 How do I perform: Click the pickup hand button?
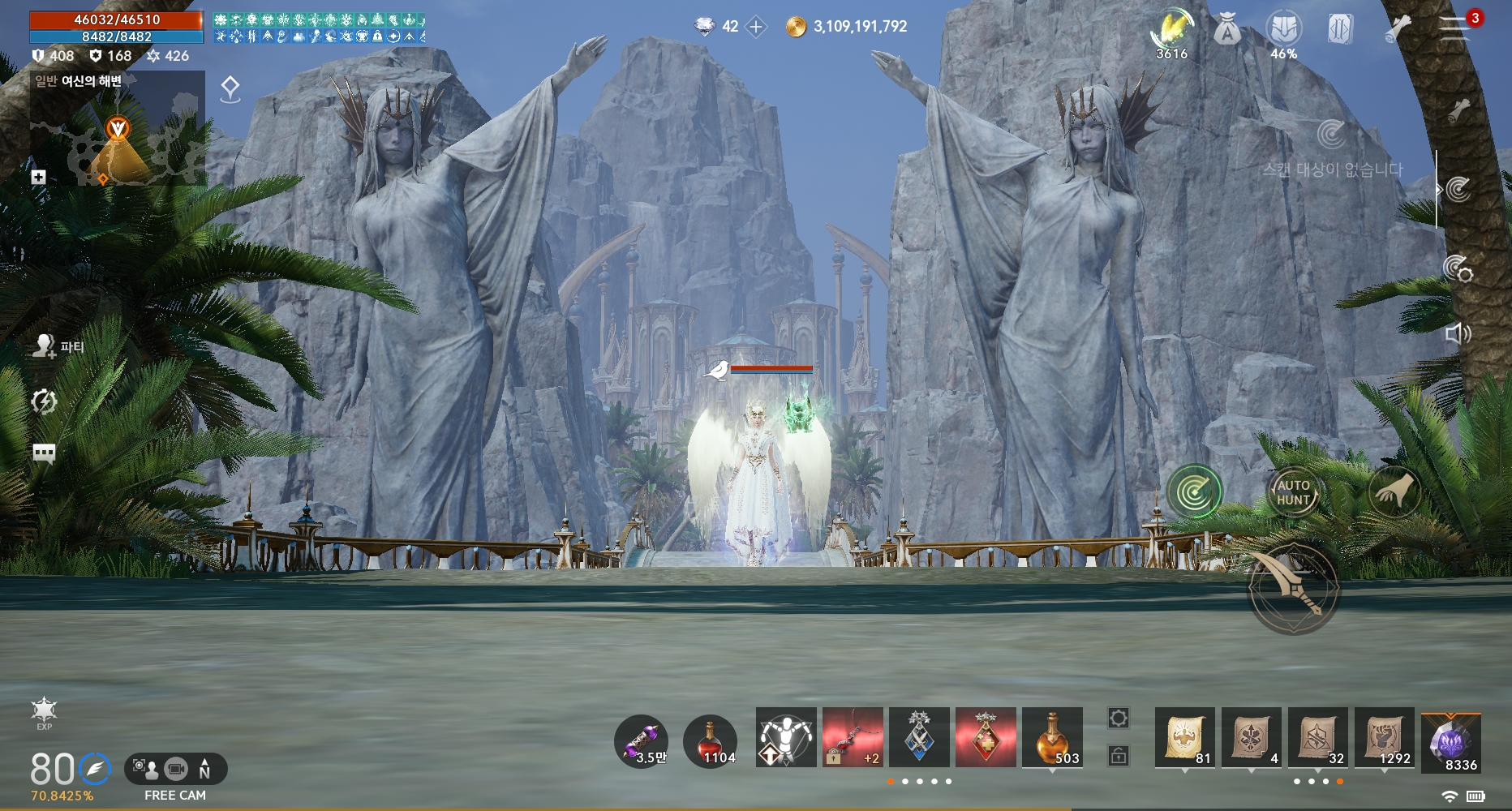[x=1394, y=492]
